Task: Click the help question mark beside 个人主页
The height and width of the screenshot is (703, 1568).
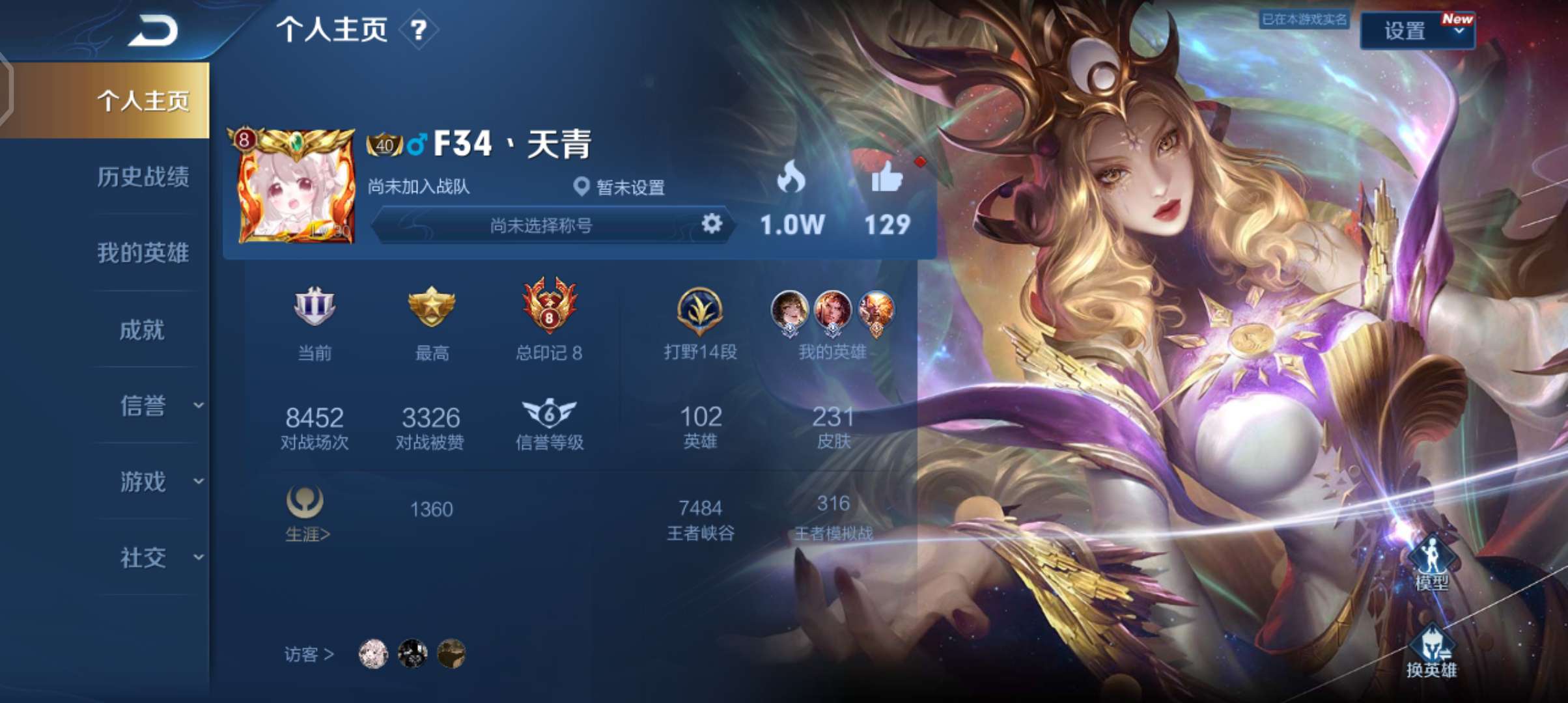Action: 419,31
